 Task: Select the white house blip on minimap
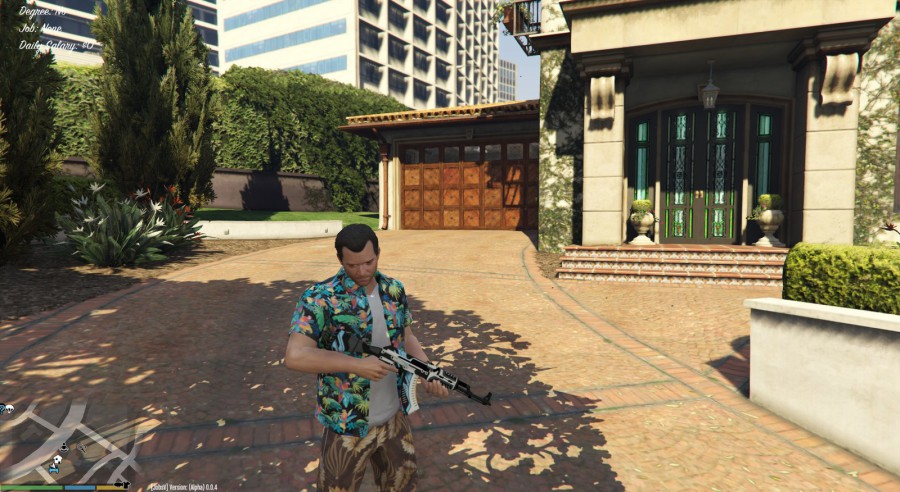point(58,459)
